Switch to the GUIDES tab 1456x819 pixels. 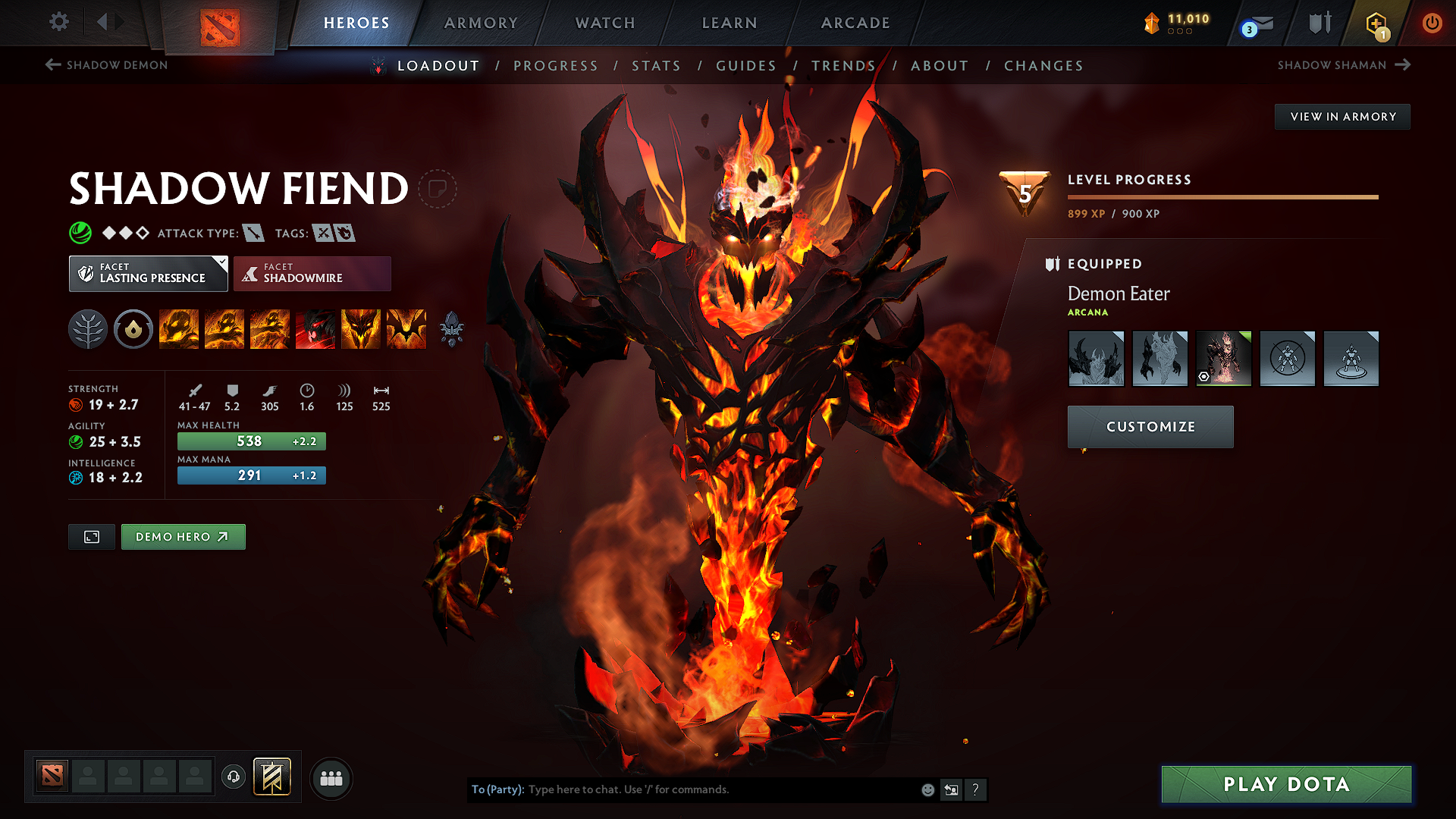pos(745,66)
